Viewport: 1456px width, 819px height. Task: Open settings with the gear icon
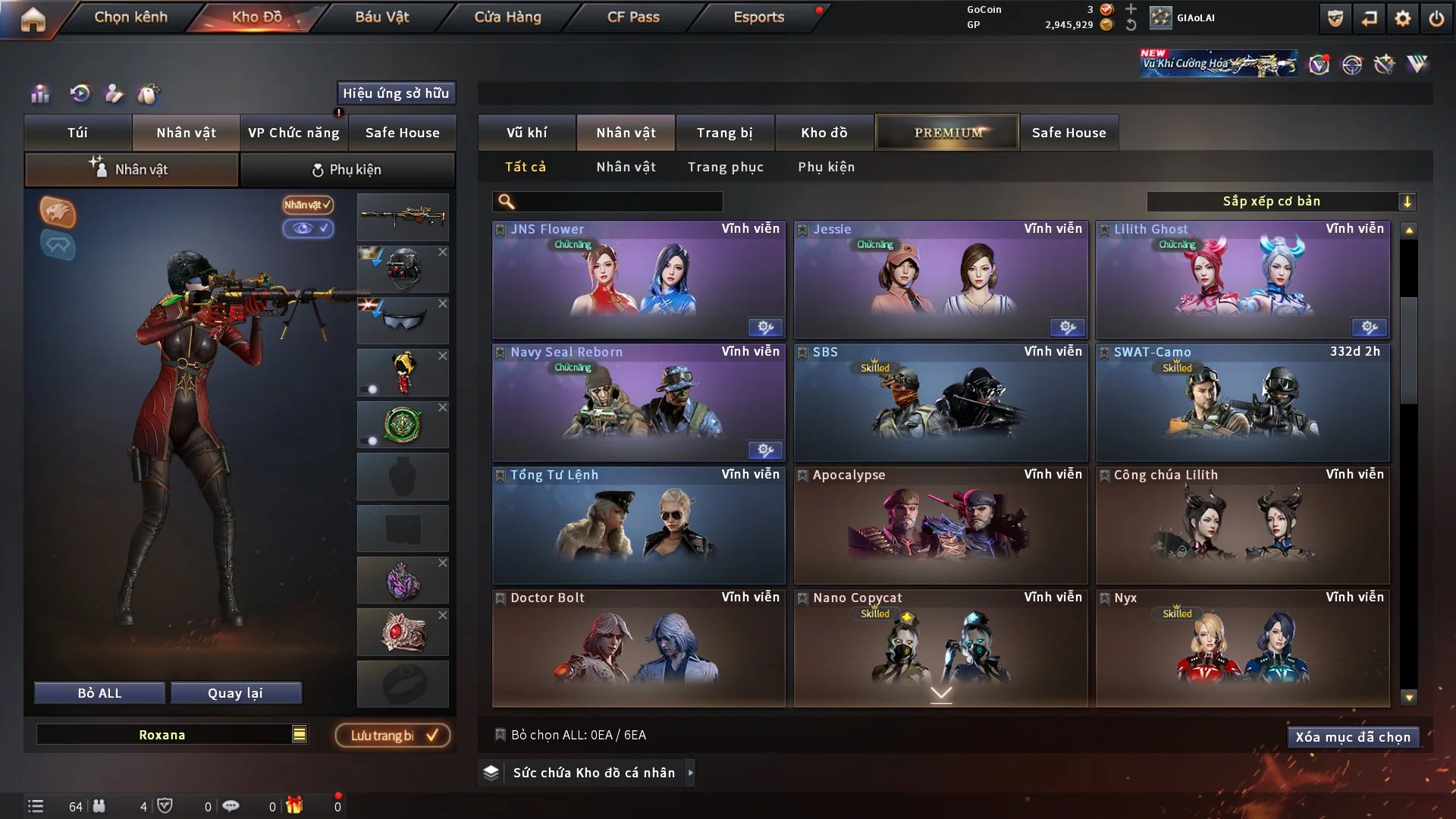coord(1402,18)
